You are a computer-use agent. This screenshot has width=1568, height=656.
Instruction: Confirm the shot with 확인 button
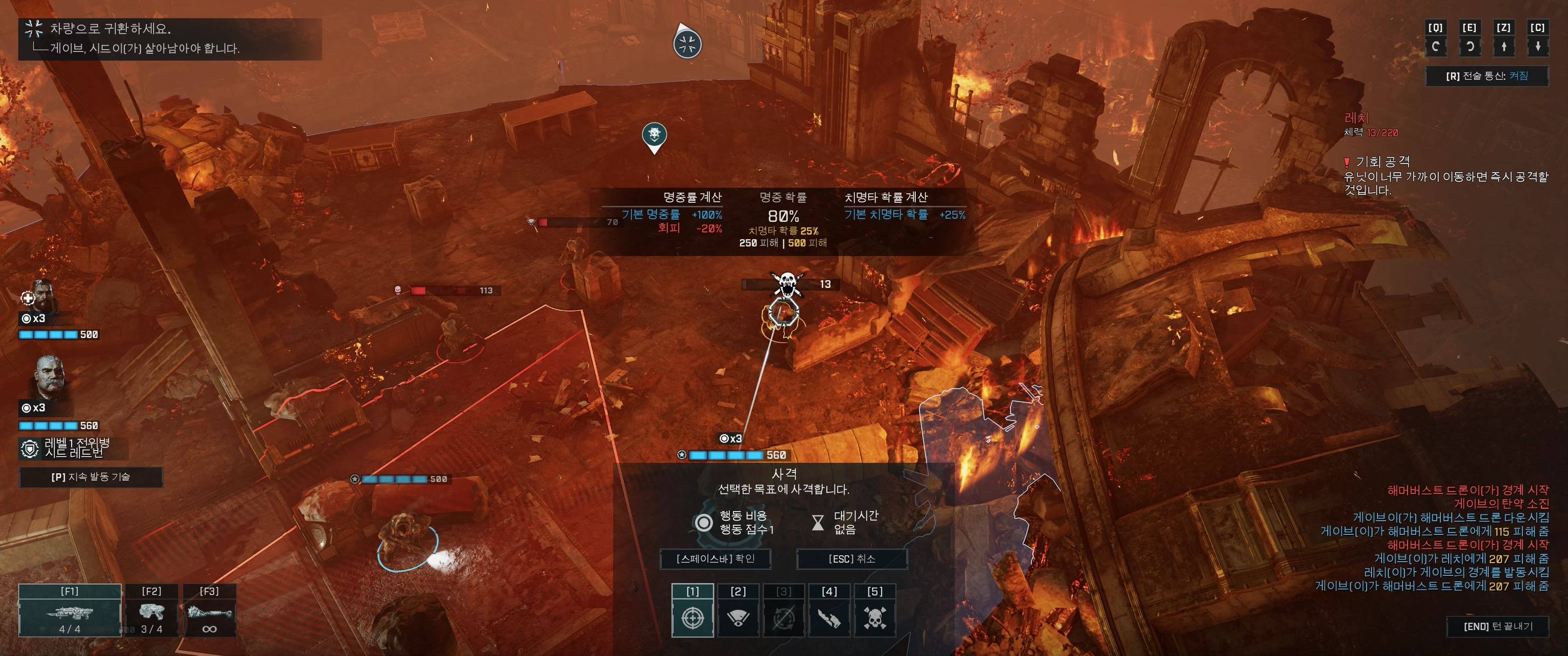tap(715, 559)
